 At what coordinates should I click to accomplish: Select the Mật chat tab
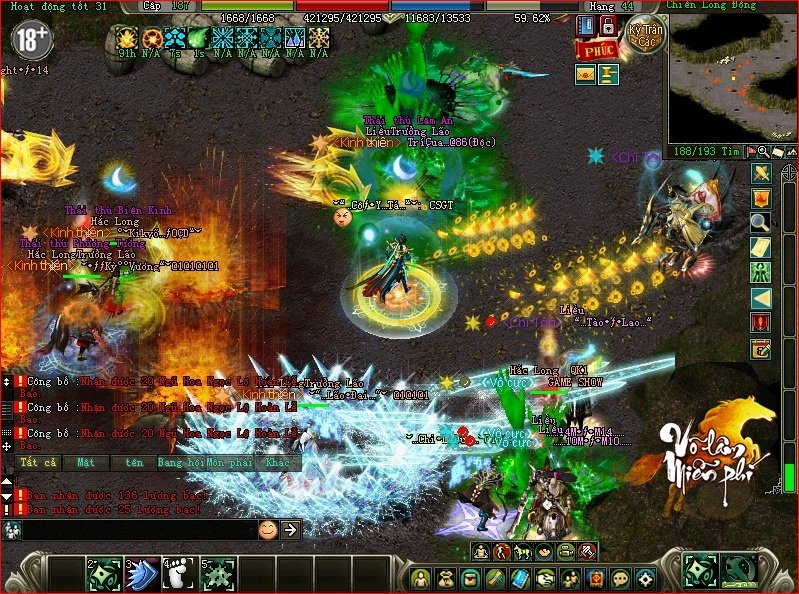click(x=85, y=463)
